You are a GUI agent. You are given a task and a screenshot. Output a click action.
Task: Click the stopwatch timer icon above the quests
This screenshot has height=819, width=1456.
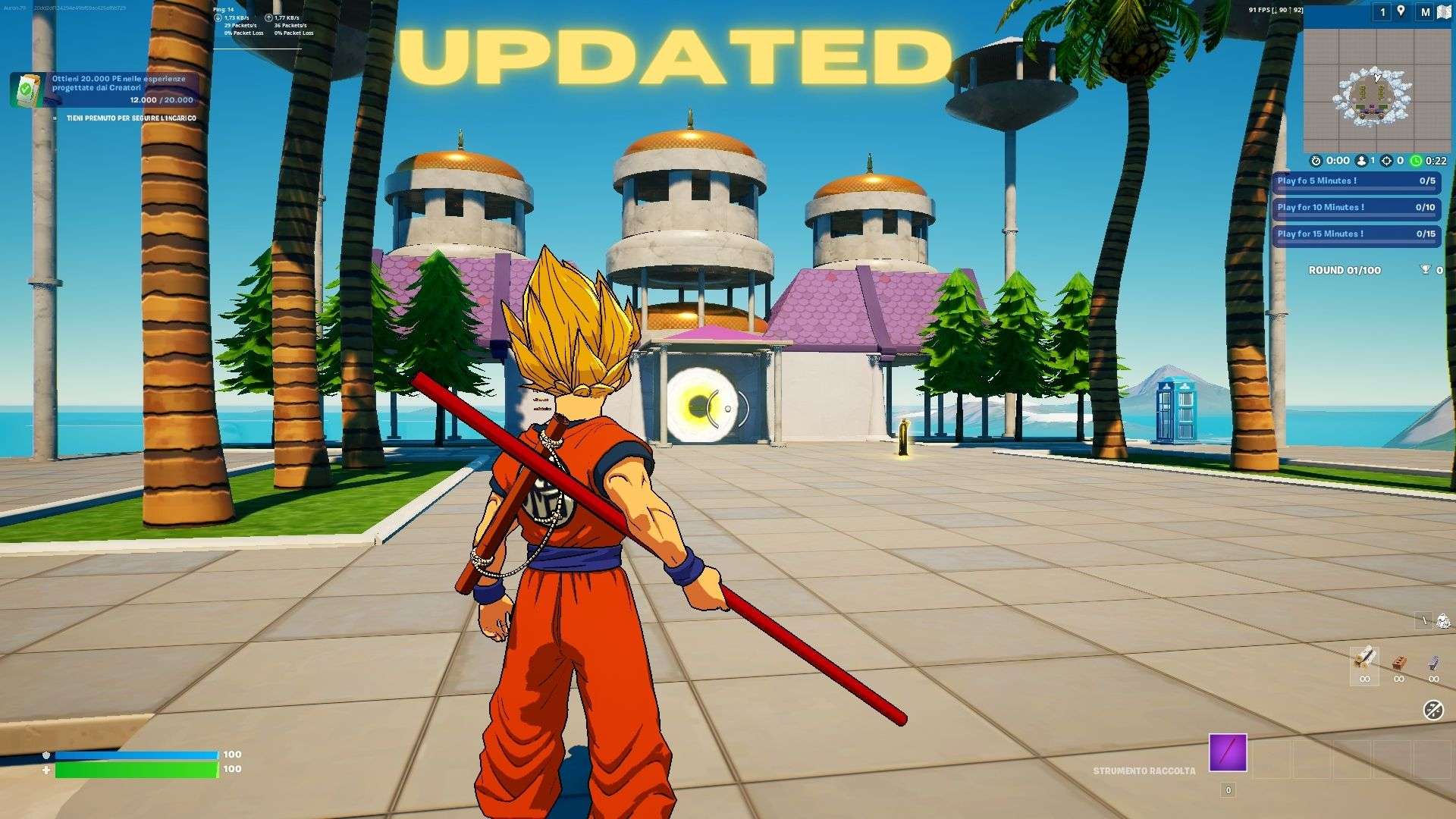coord(1316,161)
